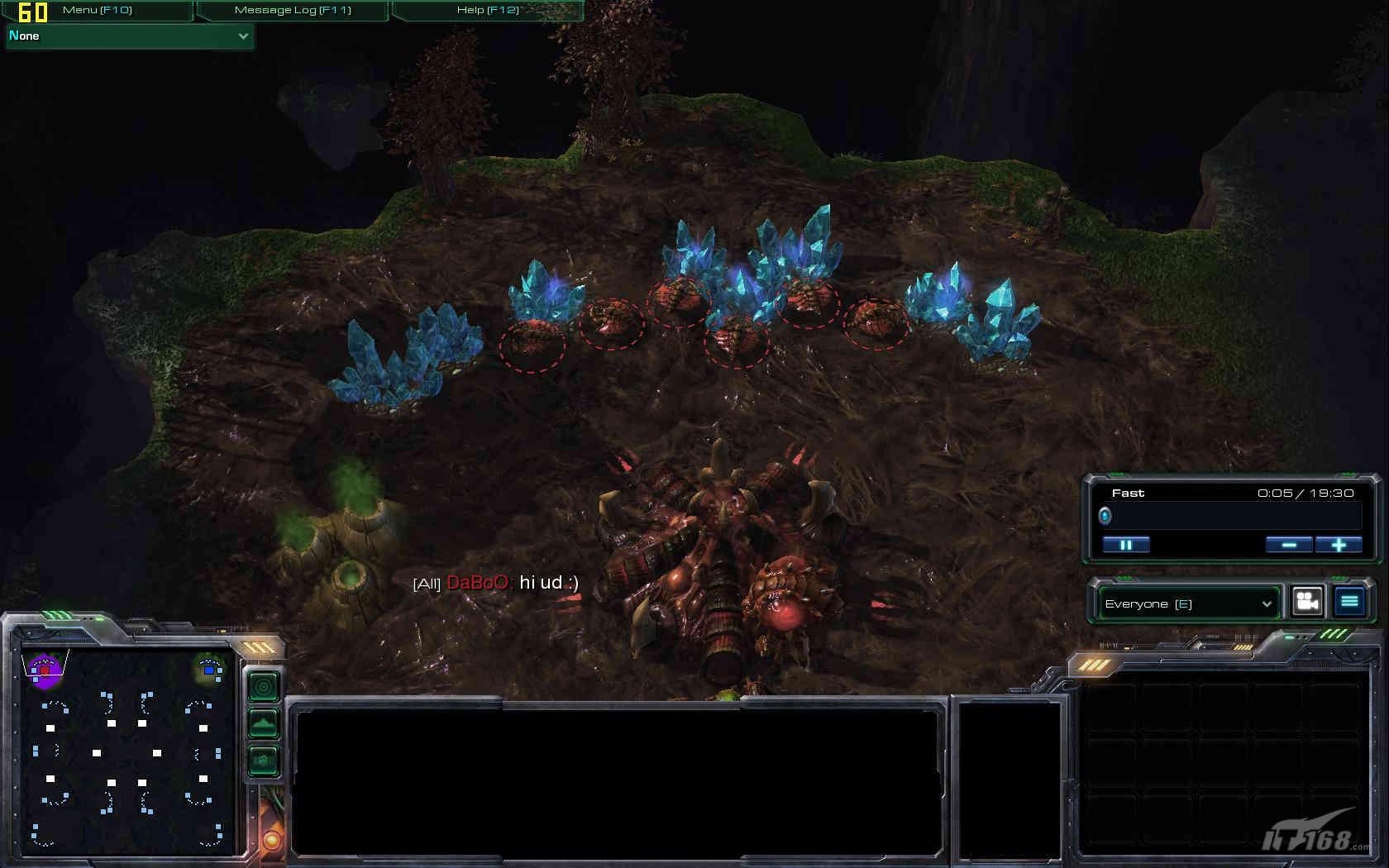Decrease replay speed with the minus button
Image resolution: width=1389 pixels, height=868 pixels.
click(1288, 545)
